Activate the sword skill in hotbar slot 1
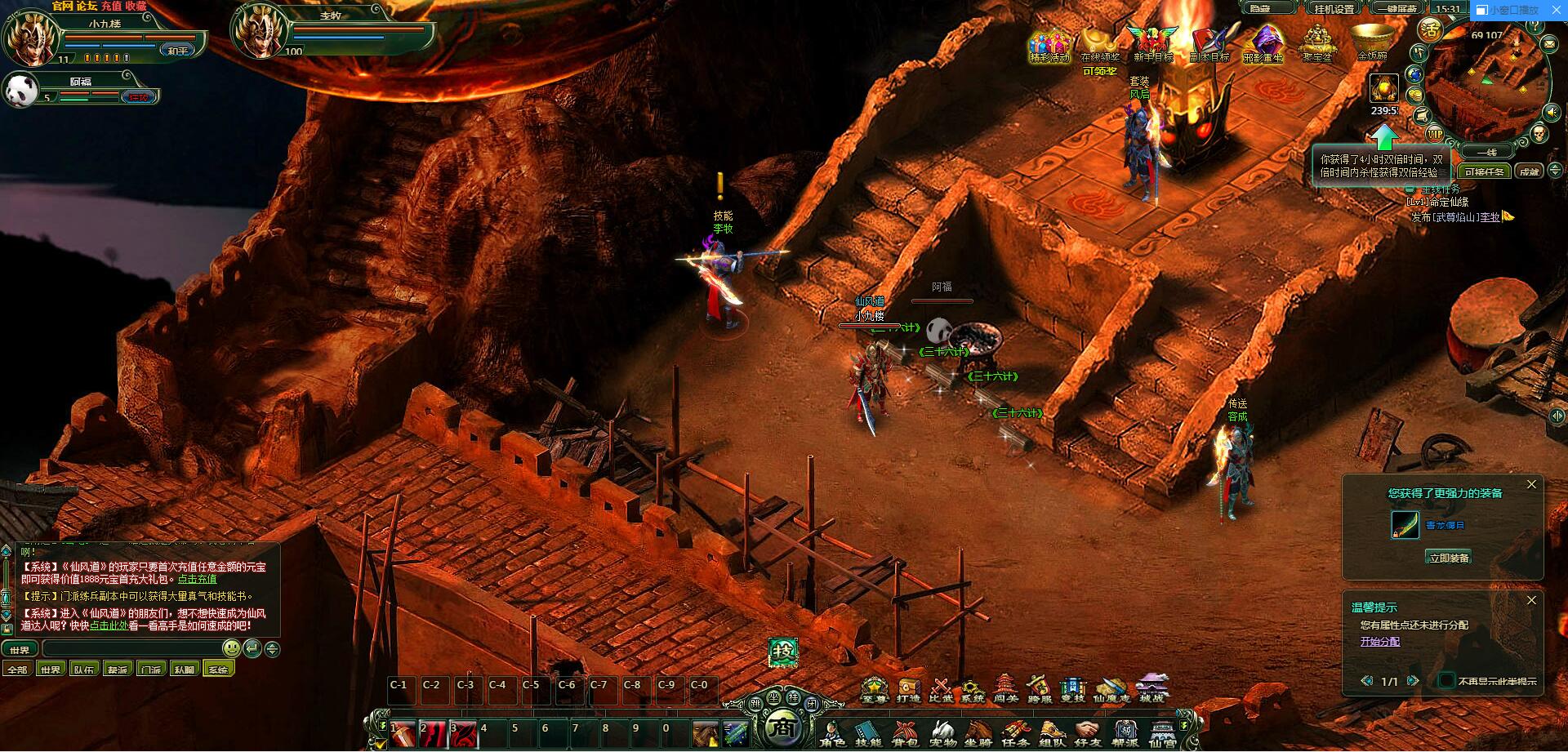 pos(403,734)
